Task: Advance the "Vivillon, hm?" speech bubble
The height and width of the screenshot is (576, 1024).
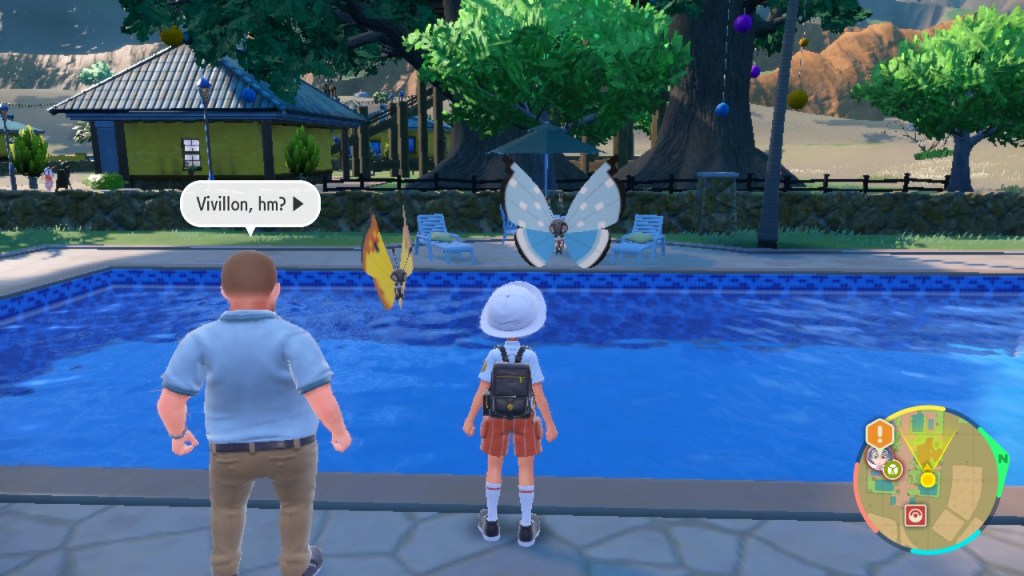Action: [250, 205]
